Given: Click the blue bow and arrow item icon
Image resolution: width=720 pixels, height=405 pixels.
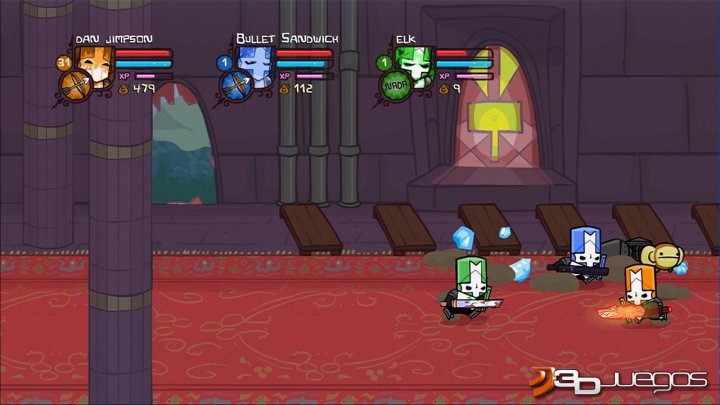Looking at the screenshot, I should (234, 85).
